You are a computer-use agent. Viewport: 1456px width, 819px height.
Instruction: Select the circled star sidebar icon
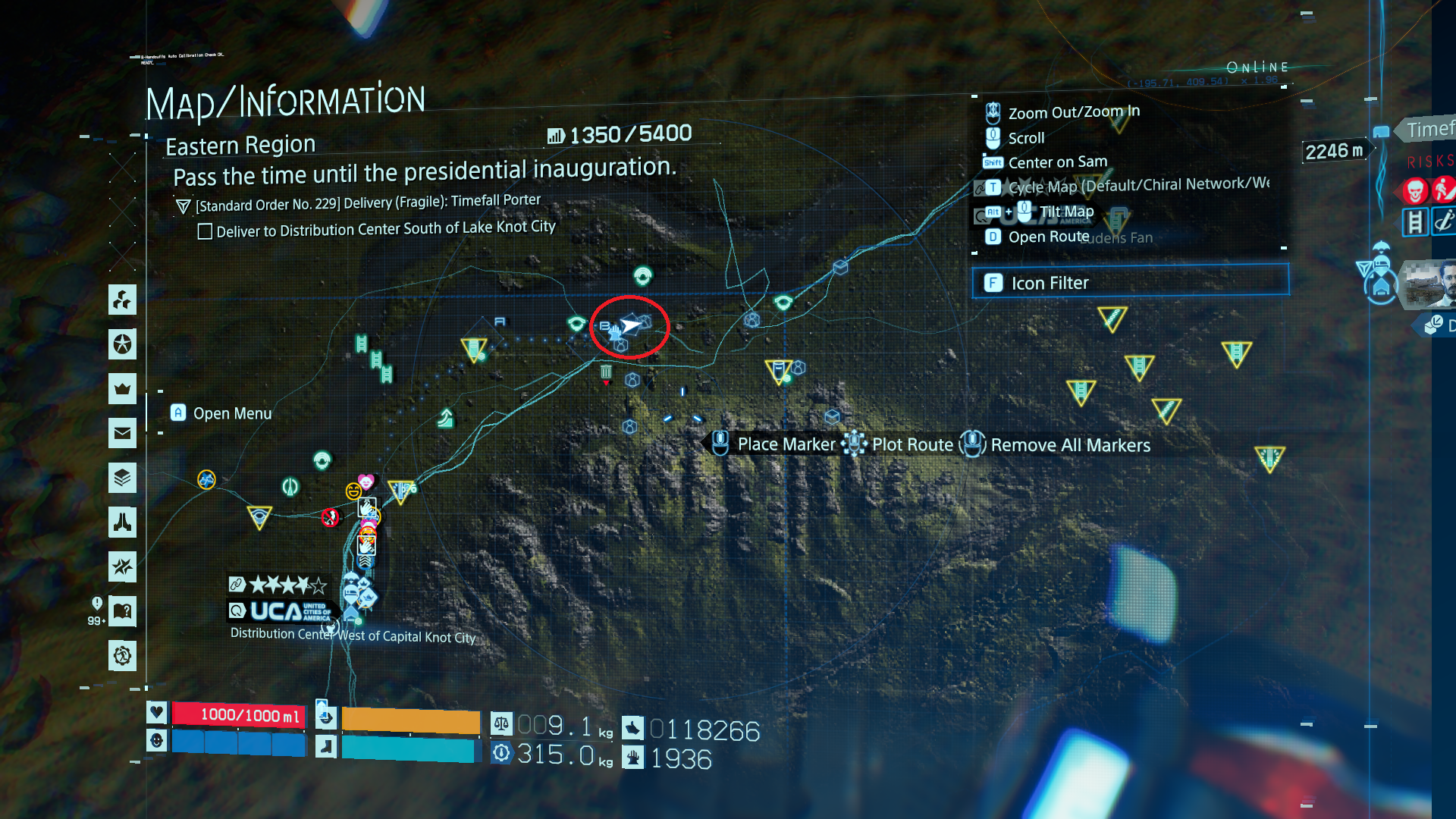pos(122,344)
